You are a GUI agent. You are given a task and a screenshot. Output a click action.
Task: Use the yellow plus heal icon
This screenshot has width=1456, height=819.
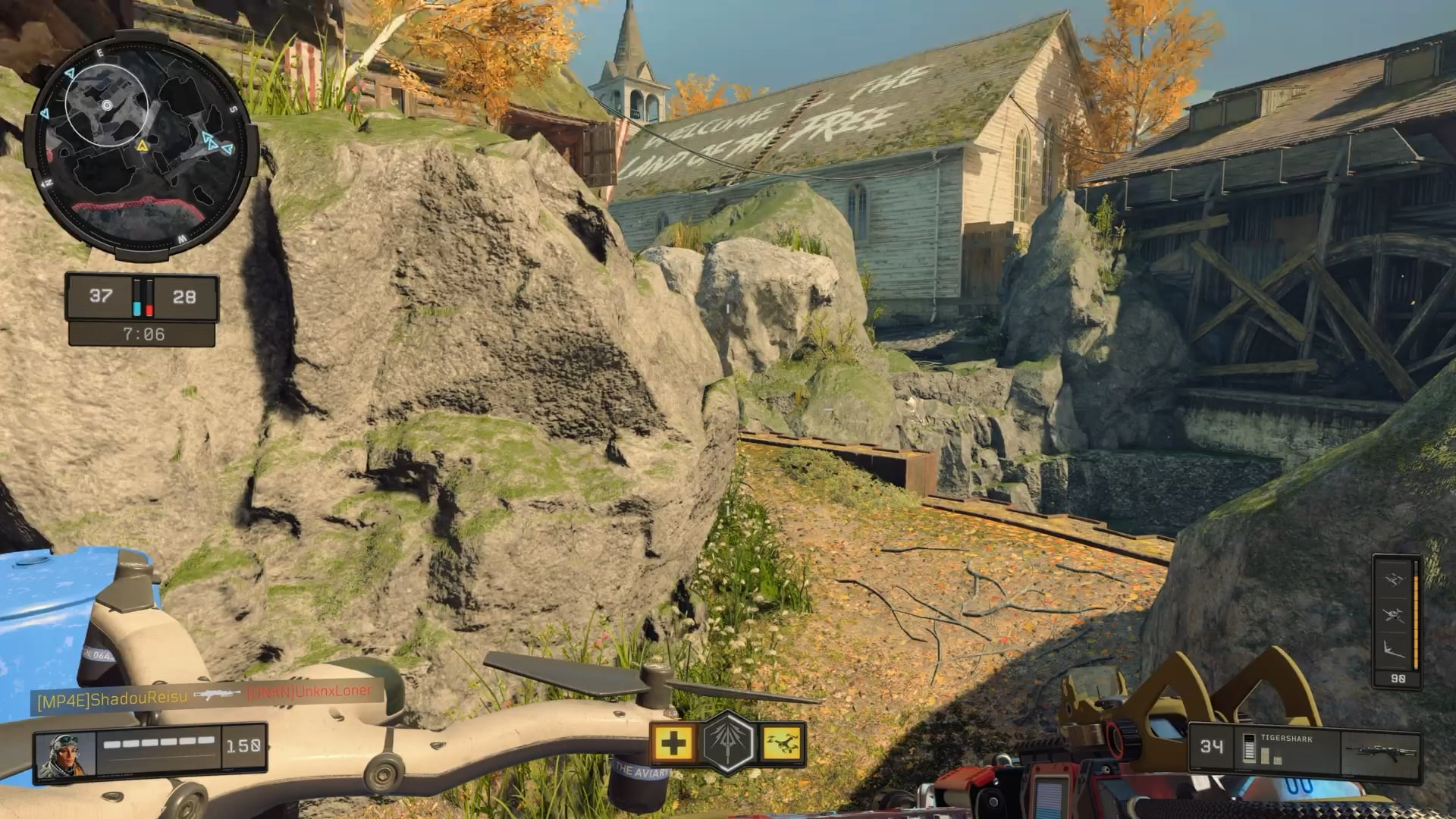click(x=673, y=743)
